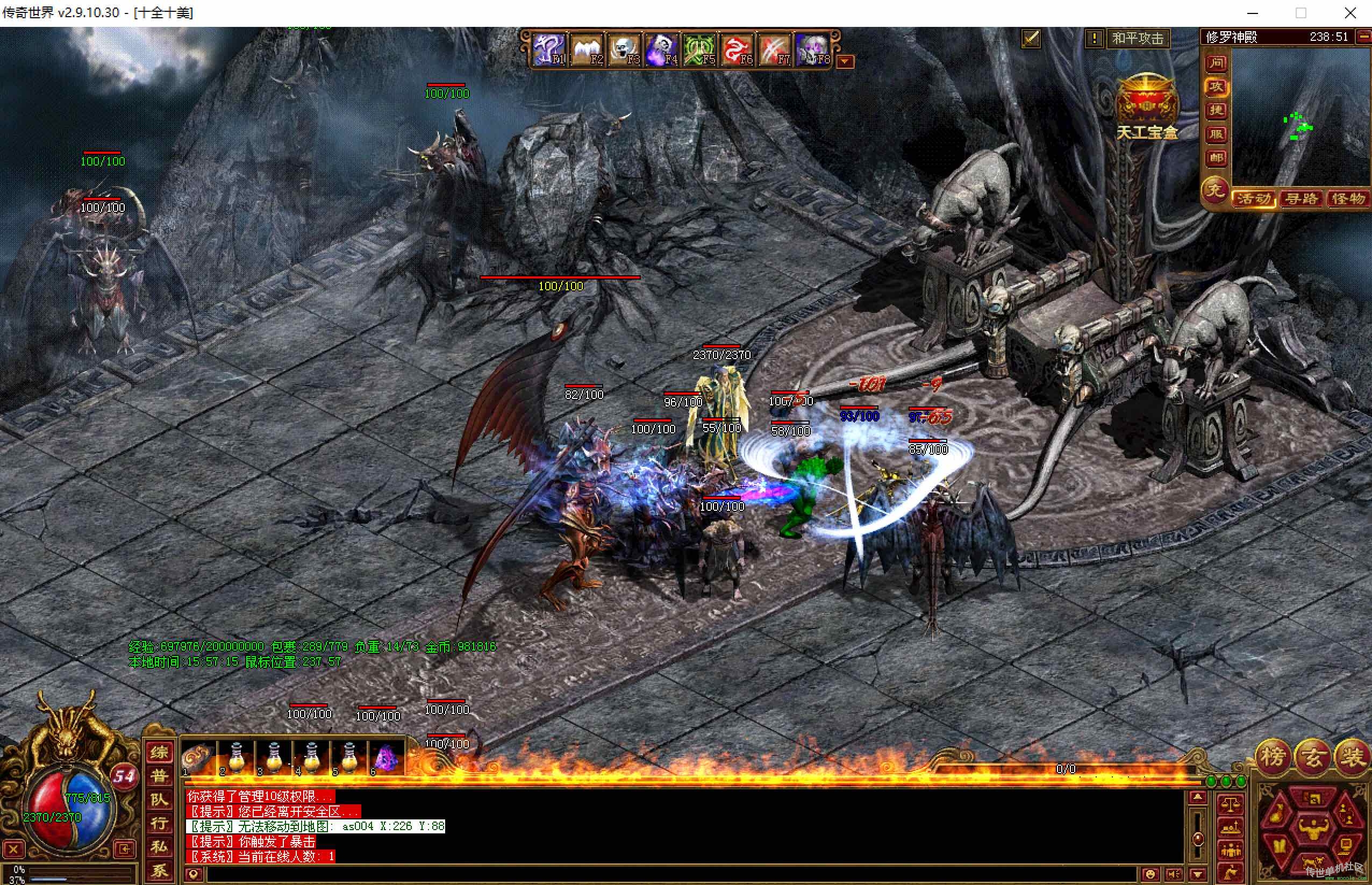Open the 榜 ranking button
1372x885 pixels.
1273,758
